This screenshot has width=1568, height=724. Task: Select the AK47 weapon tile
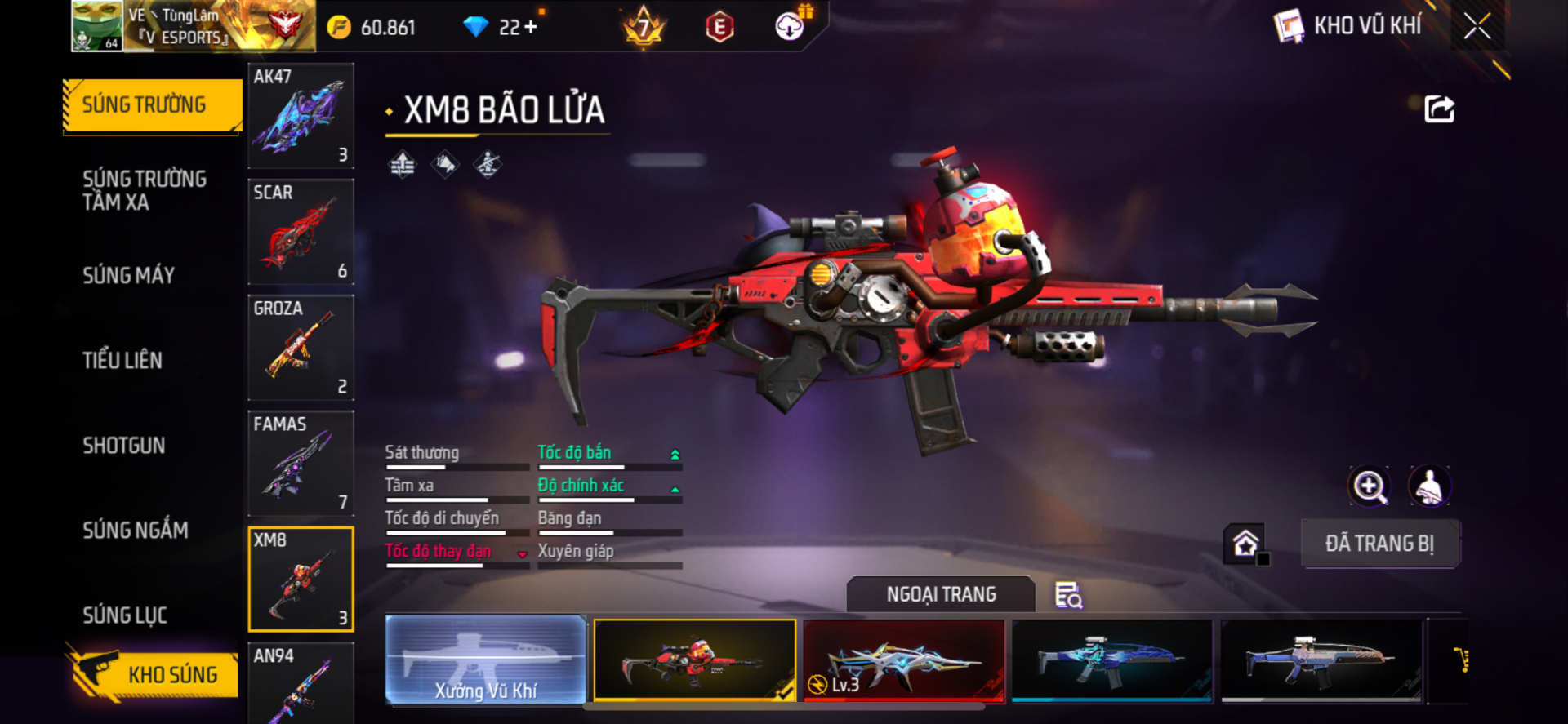(x=301, y=116)
